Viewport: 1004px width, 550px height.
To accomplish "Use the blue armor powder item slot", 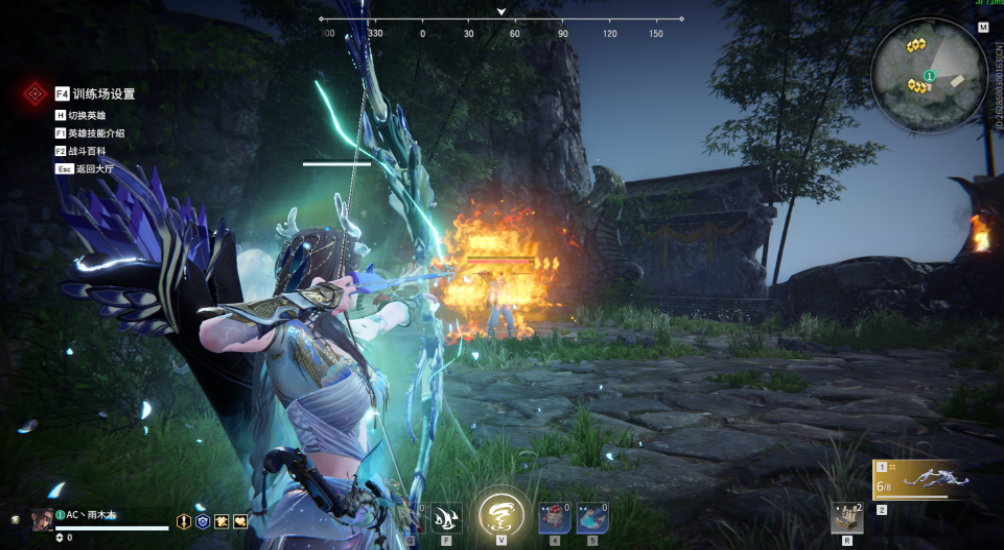I will (x=592, y=516).
